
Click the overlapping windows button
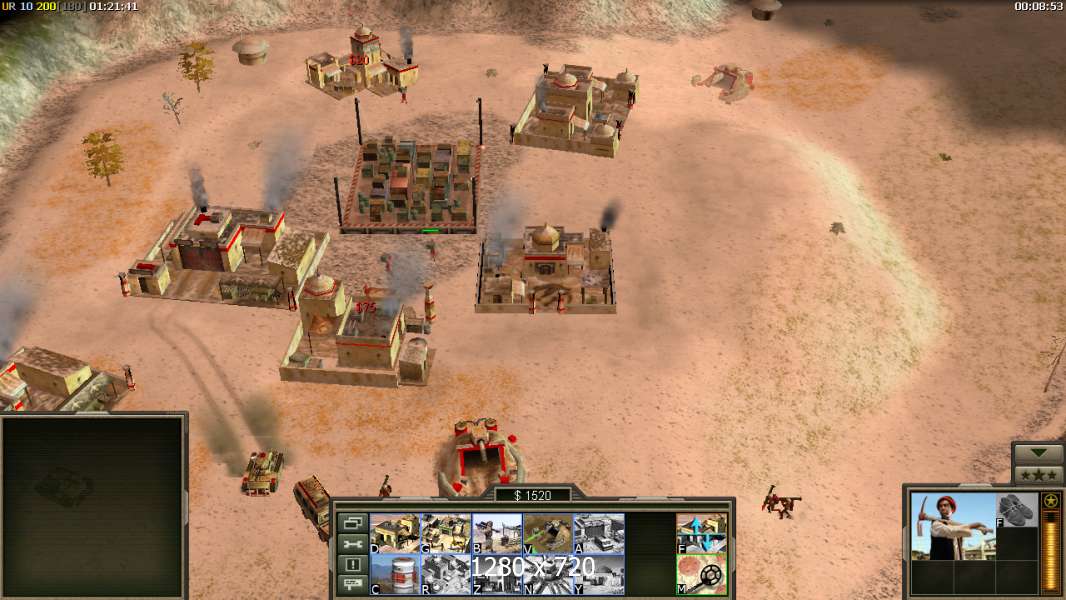[x=352, y=523]
